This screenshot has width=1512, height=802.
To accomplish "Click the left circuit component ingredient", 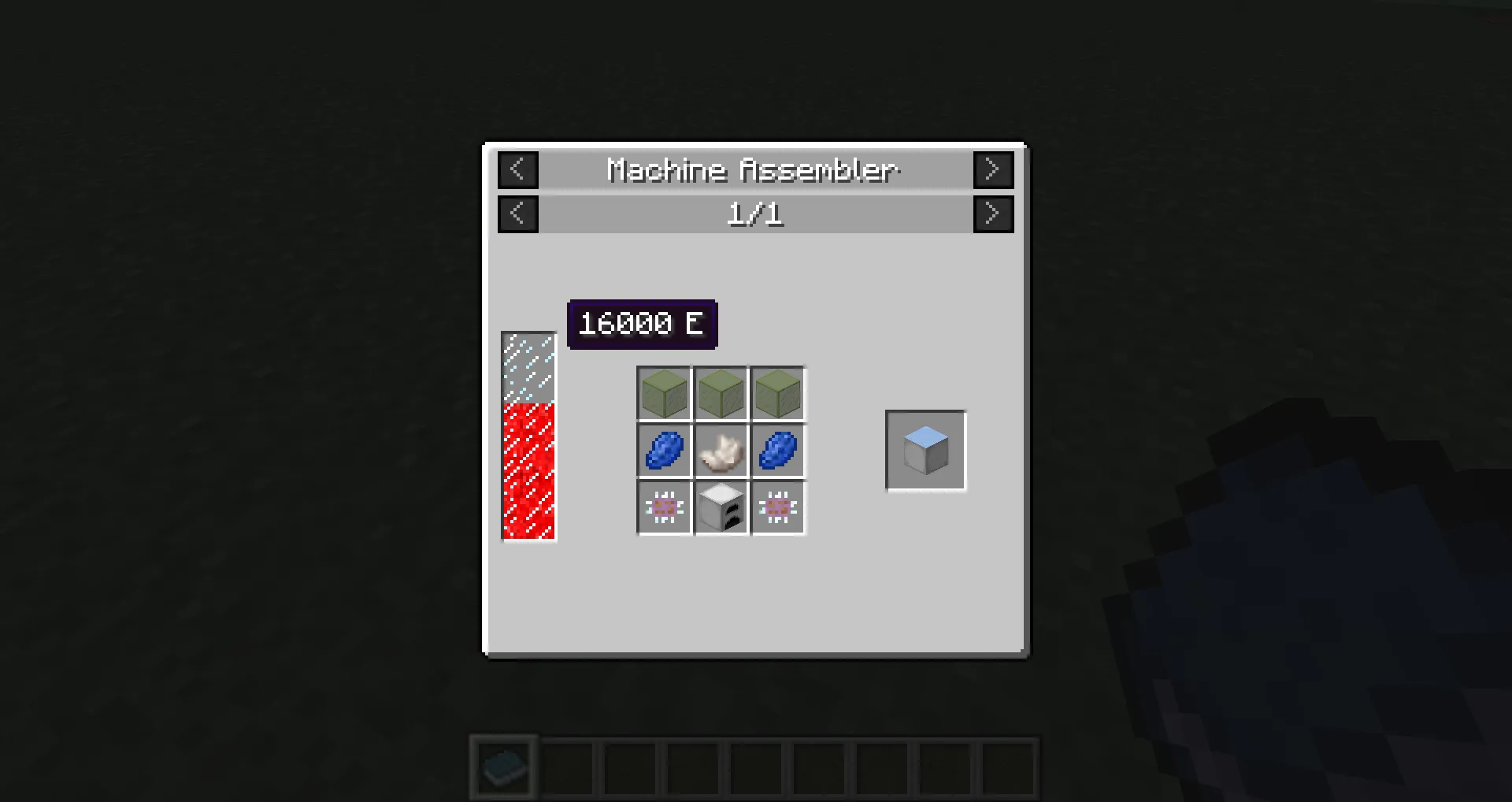I will pyautogui.click(x=663, y=507).
